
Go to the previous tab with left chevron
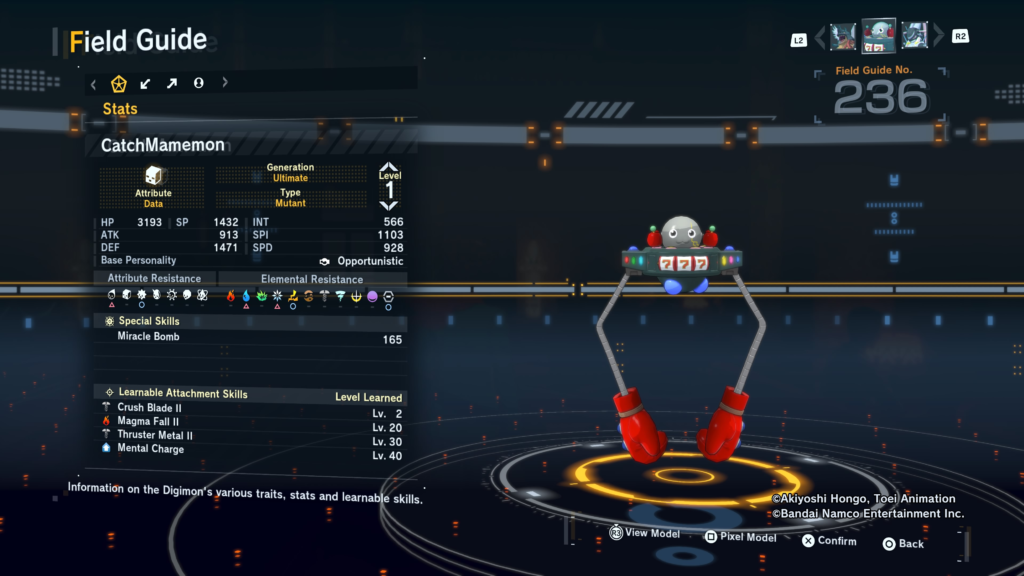[x=94, y=83]
